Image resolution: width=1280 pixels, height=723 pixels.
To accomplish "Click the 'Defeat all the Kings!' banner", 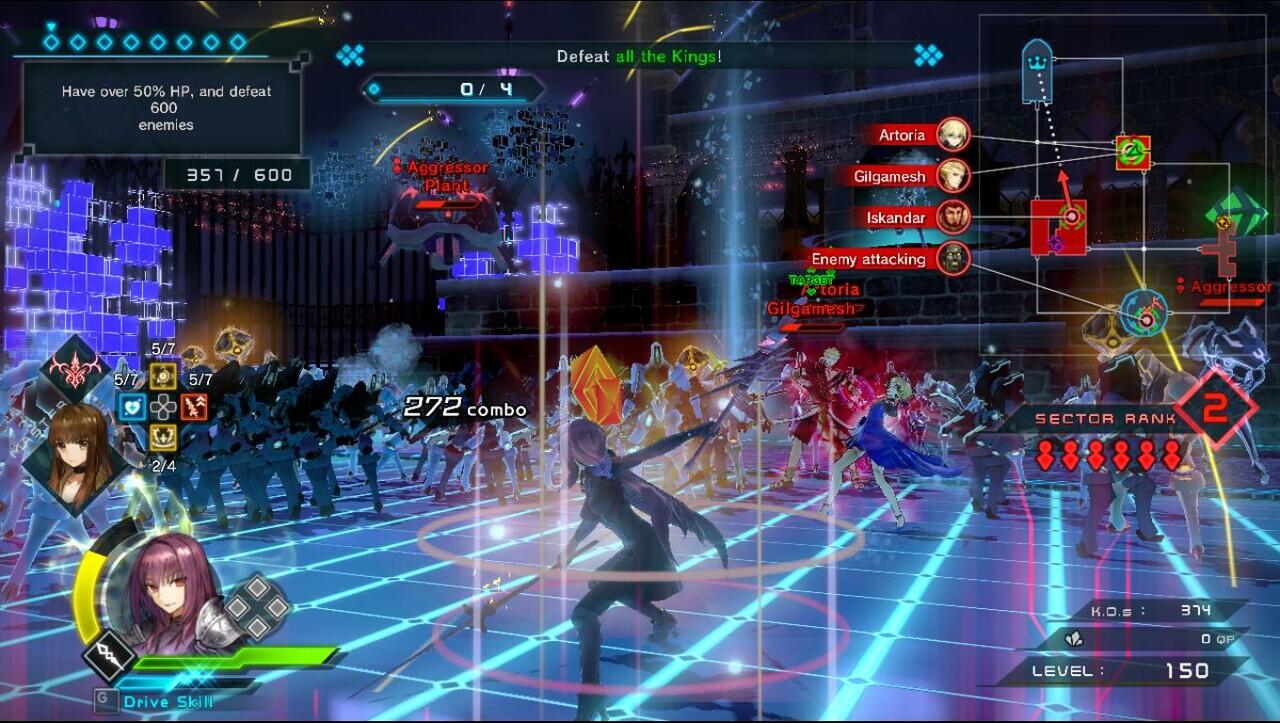I will (x=639, y=56).
